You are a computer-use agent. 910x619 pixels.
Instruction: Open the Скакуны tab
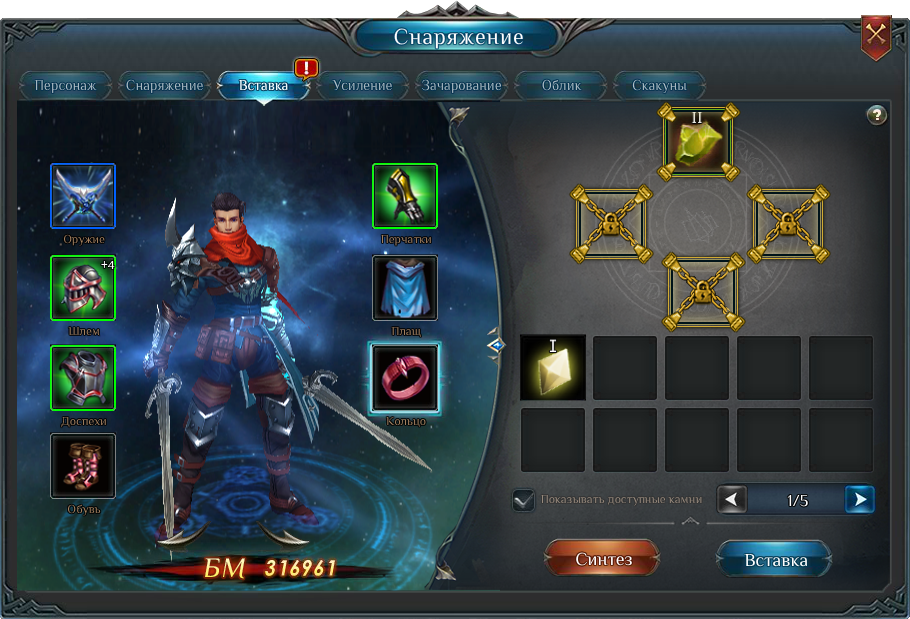pos(659,85)
